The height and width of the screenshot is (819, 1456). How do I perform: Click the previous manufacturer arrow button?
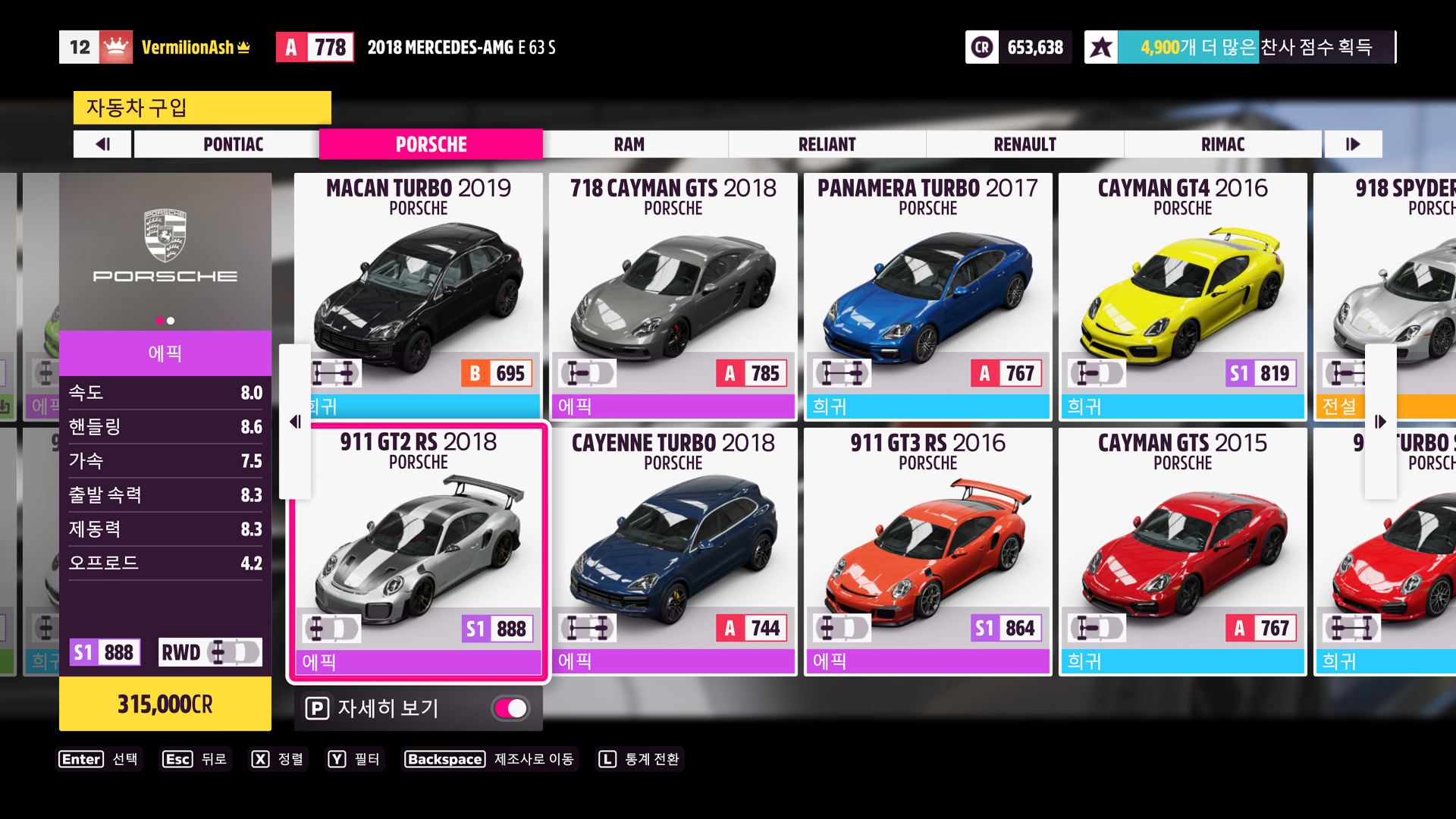(x=103, y=144)
